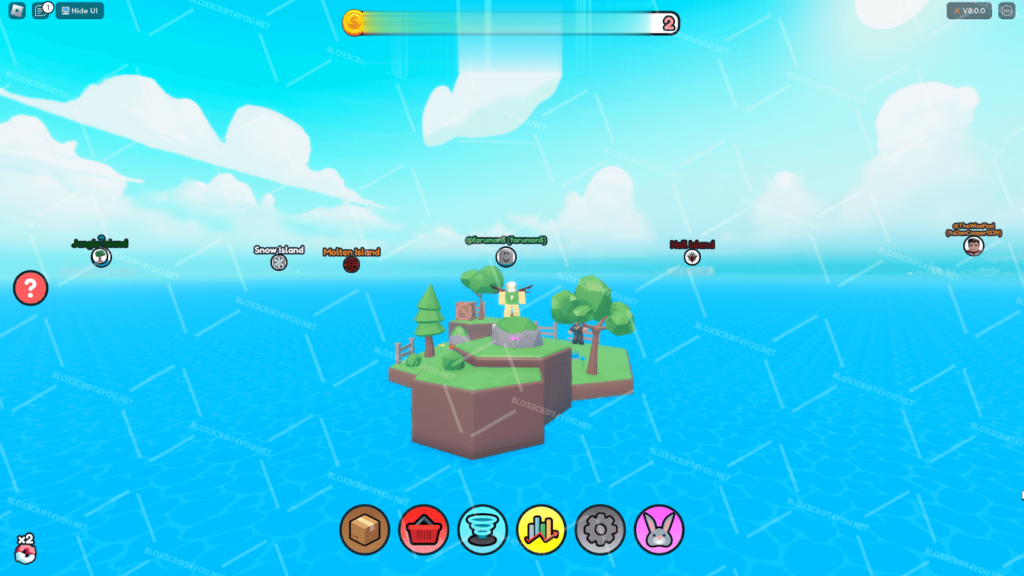1024x576 pixels.
Task: Select the Molten Island marker
Action: click(x=351, y=264)
